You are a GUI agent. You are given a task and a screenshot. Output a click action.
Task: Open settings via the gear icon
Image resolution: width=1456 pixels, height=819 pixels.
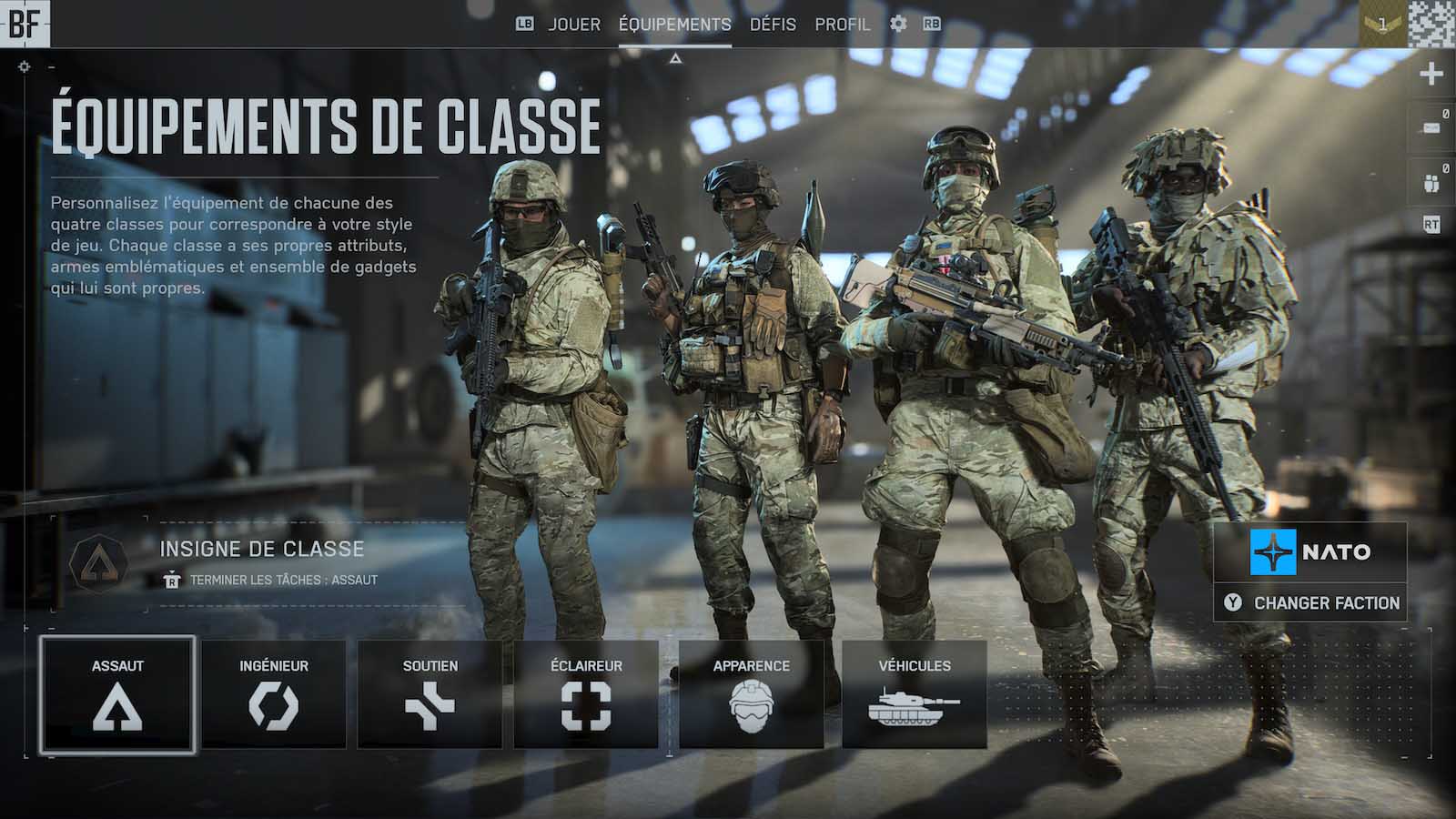898,25
